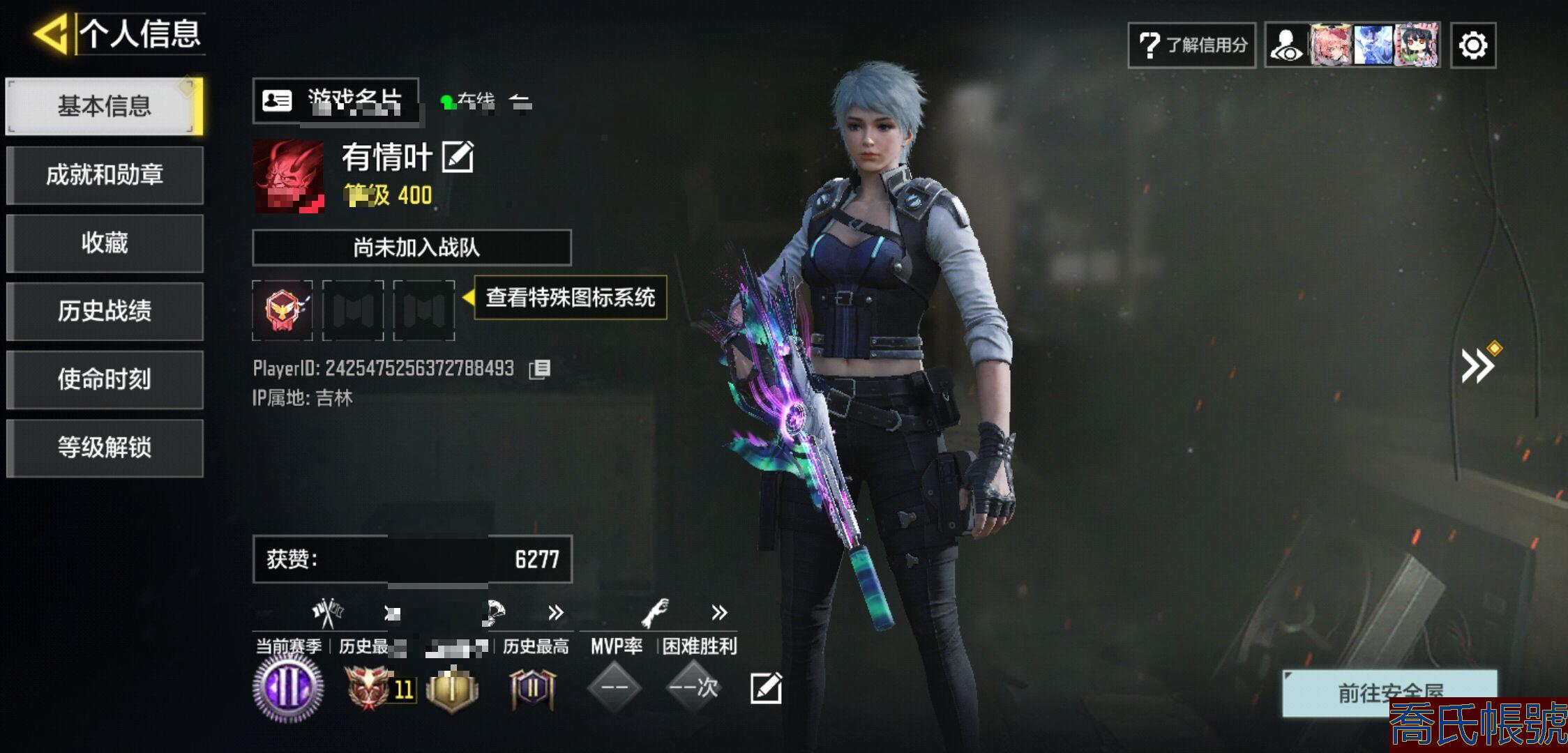Copy the PlayerID number
Viewport: 1568px width, 753px height.
pos(540,369)
